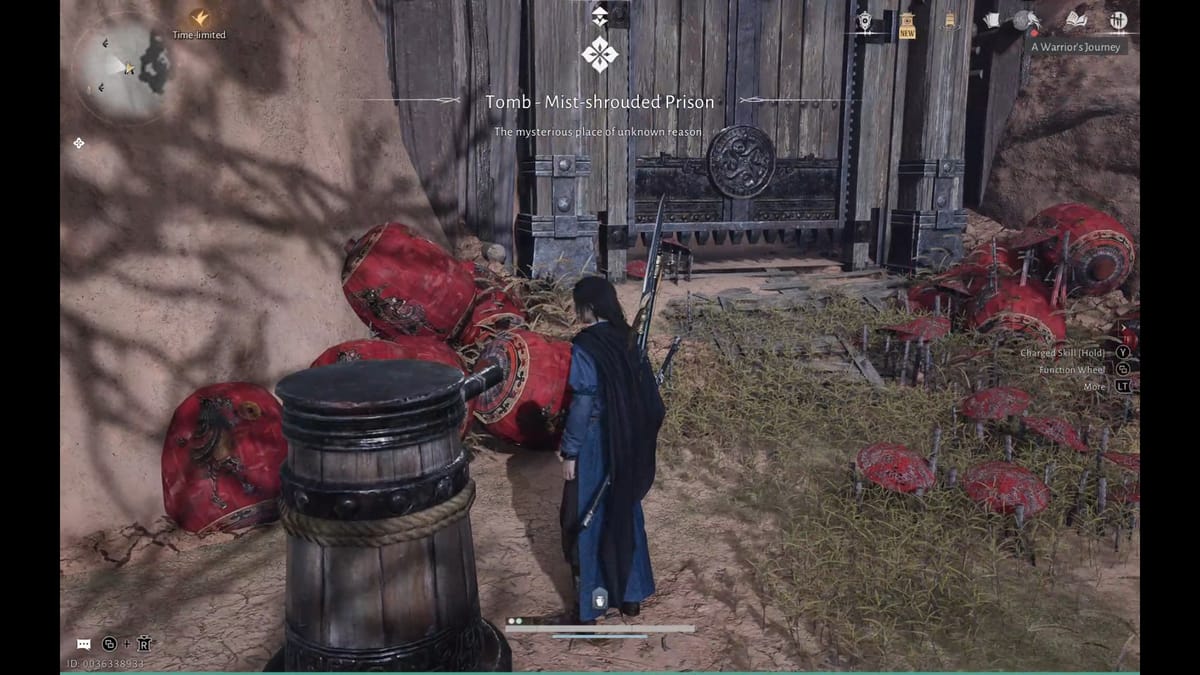Open the lantern icon marked NEW
Viewport: 1200px width, 675px height.
[907, 21]
